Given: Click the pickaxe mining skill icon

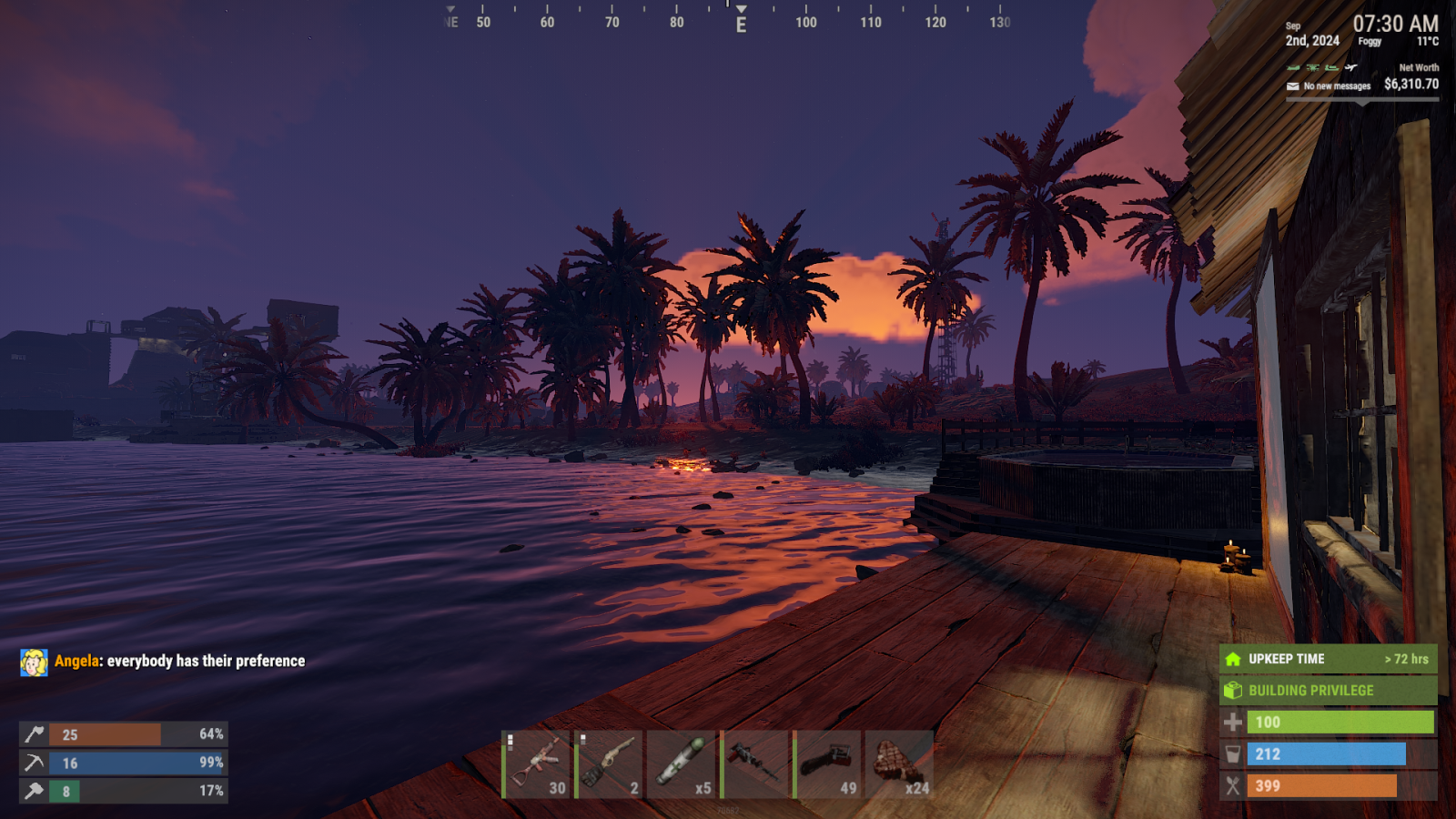Looking at the screenshot, I should point(34,763).
